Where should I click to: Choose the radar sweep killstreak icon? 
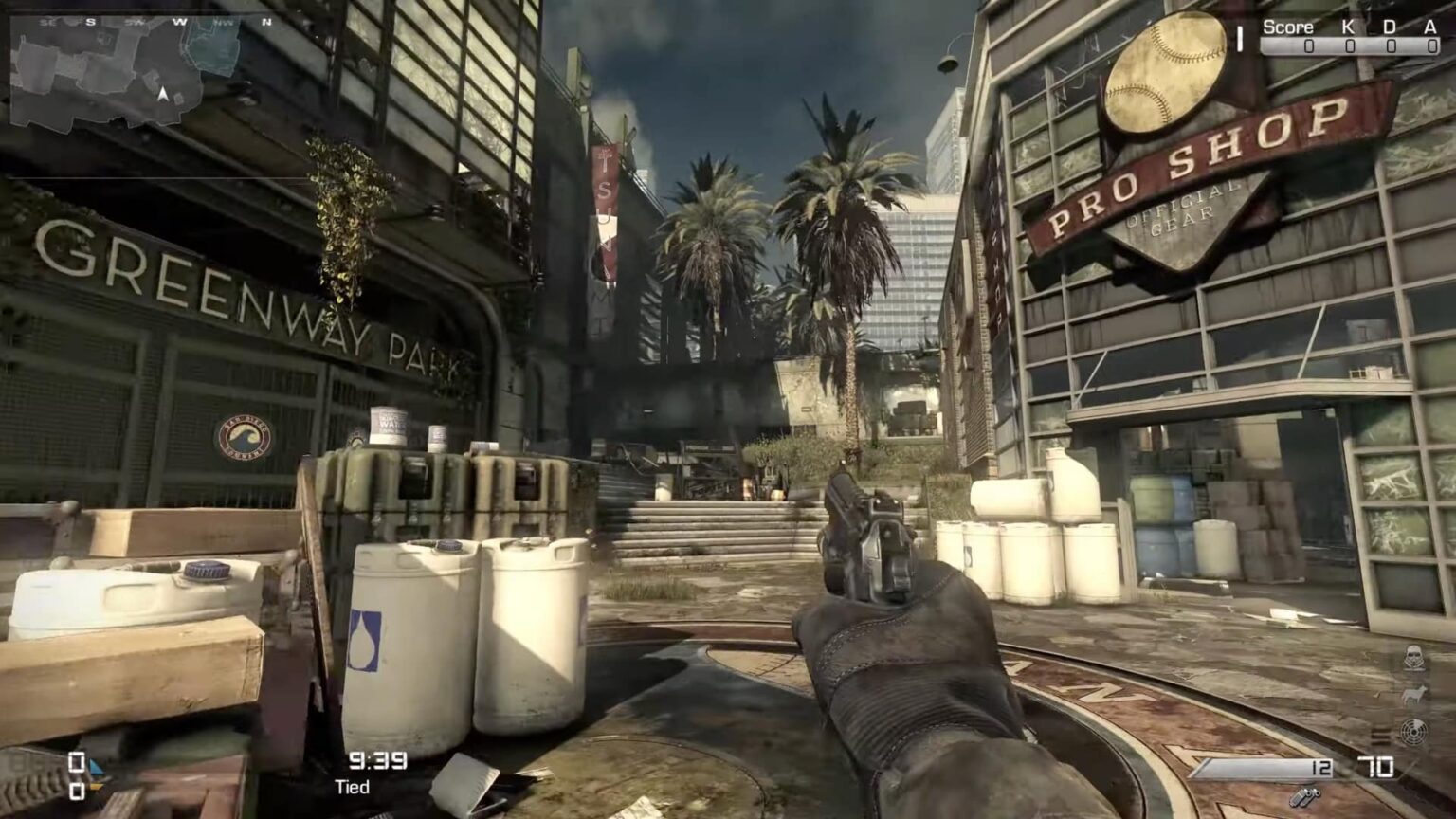coord(1412,732)
